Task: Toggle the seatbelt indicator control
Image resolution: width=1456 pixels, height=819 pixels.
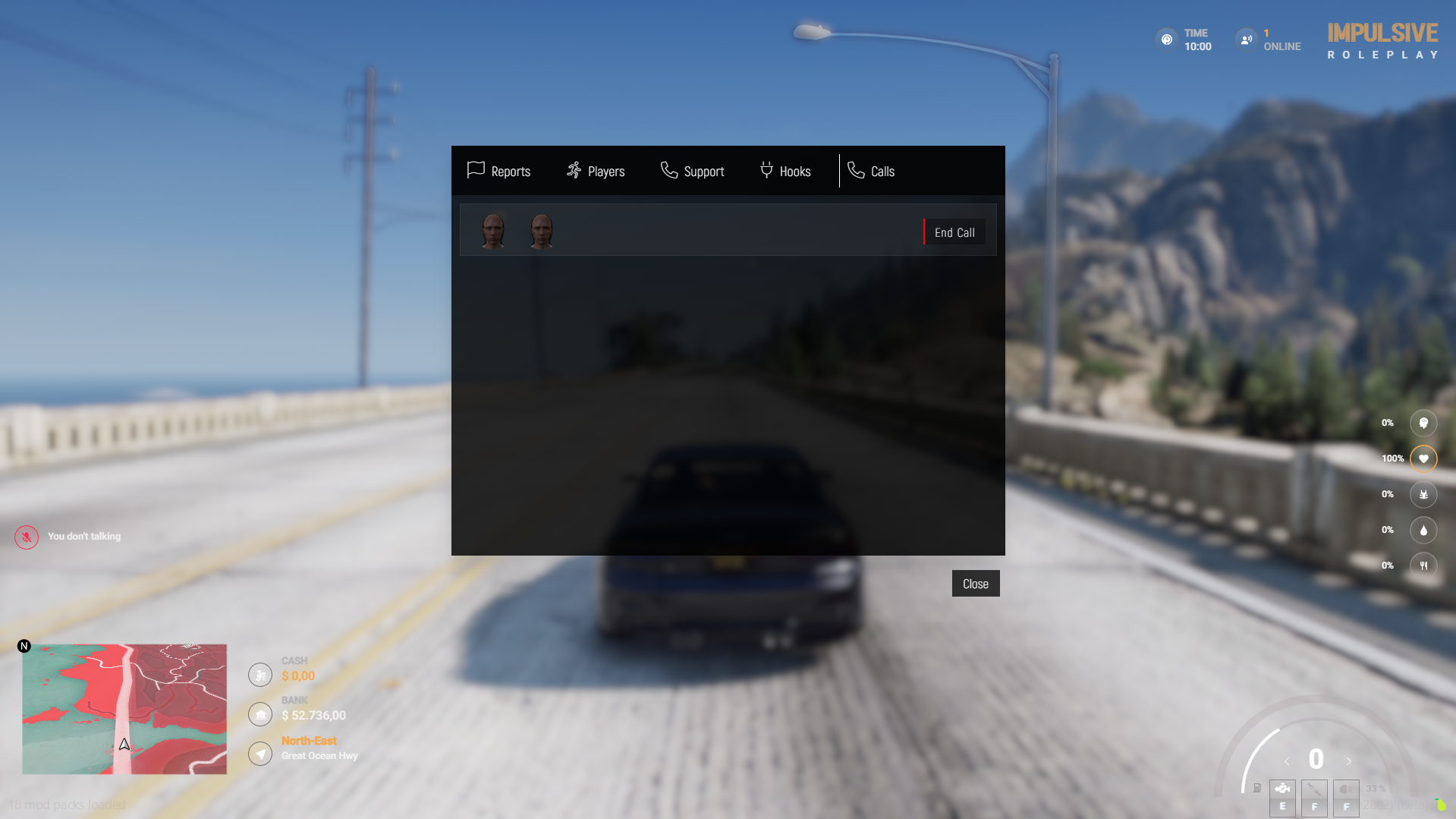Action: (1314, 798)
